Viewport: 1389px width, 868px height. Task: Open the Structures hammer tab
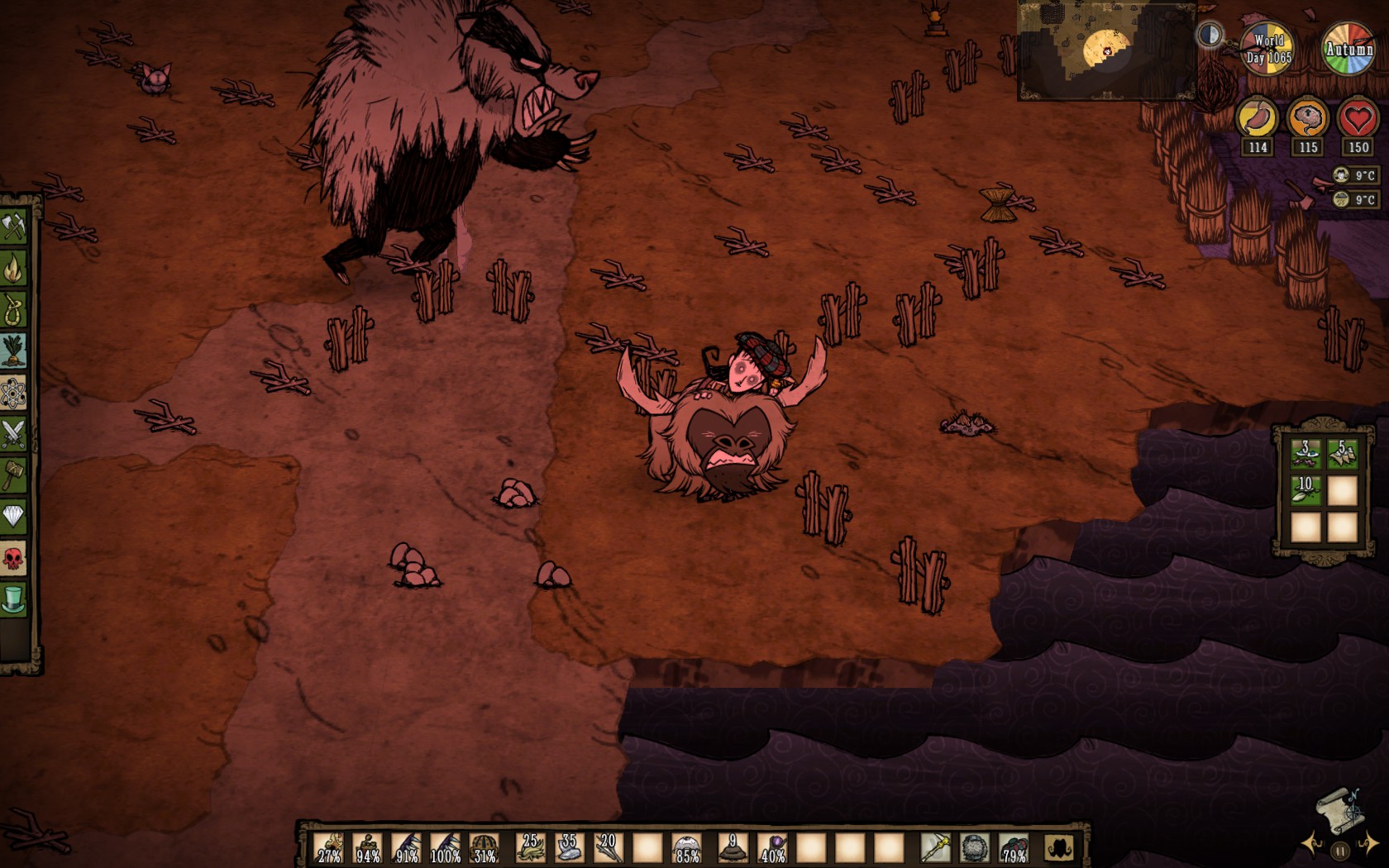(x=14, y=475)
